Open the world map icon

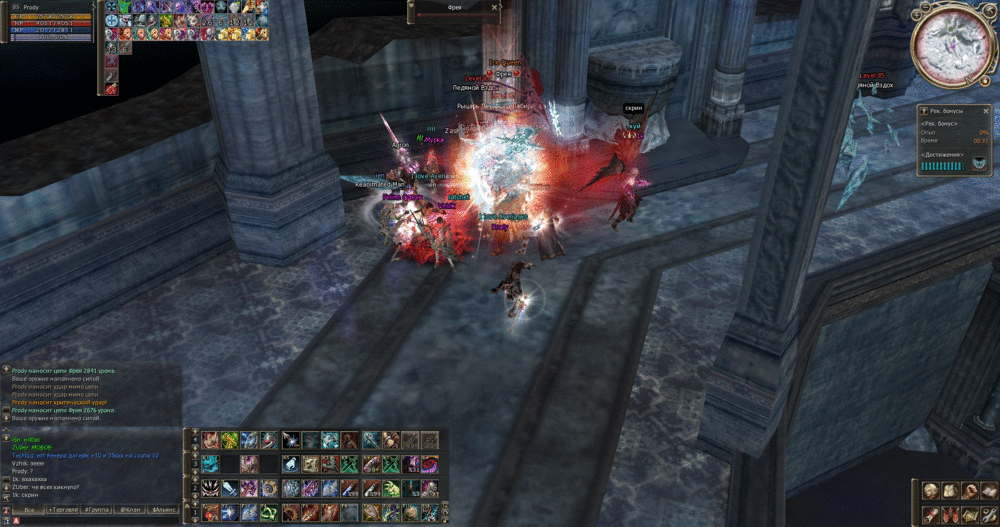968,513
